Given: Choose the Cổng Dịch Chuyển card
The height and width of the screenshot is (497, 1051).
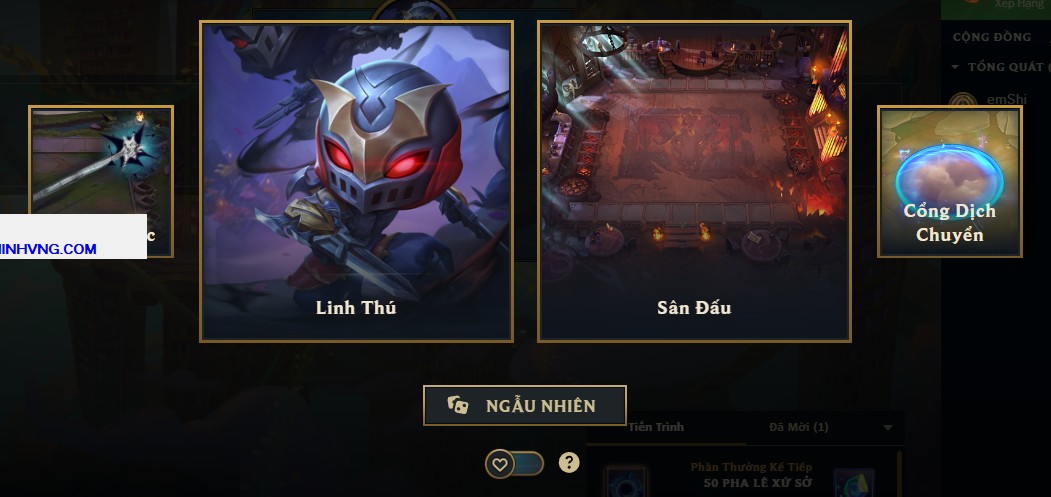Looking at the screenshot, I should tap(949, 182).
